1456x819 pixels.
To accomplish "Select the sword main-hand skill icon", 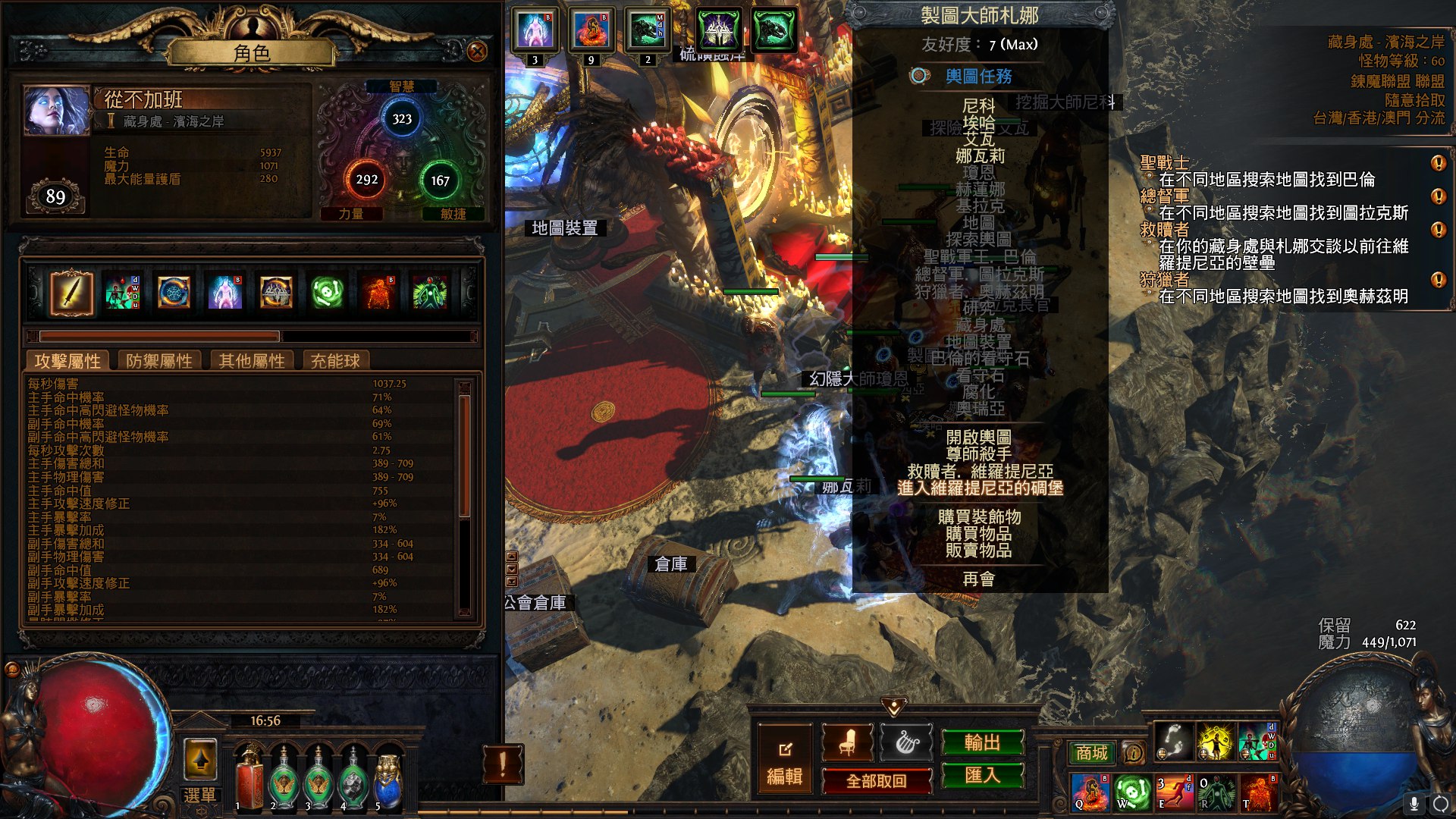I will point(71,293).
